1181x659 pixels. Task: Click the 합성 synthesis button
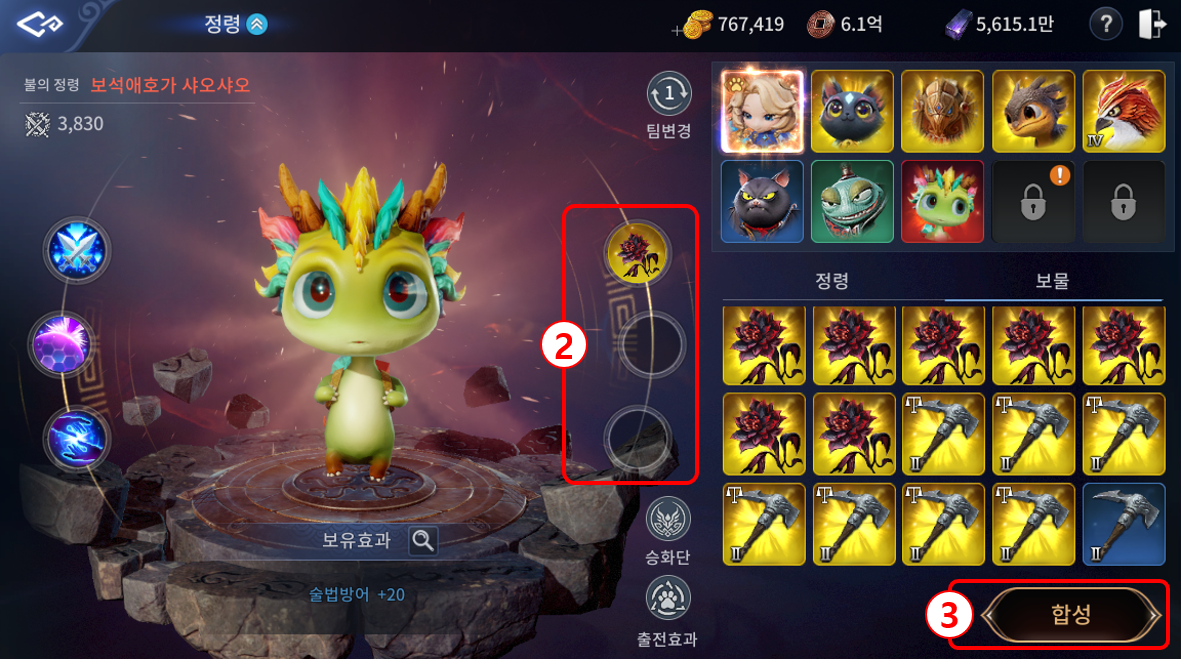(x=1071, y=615)
